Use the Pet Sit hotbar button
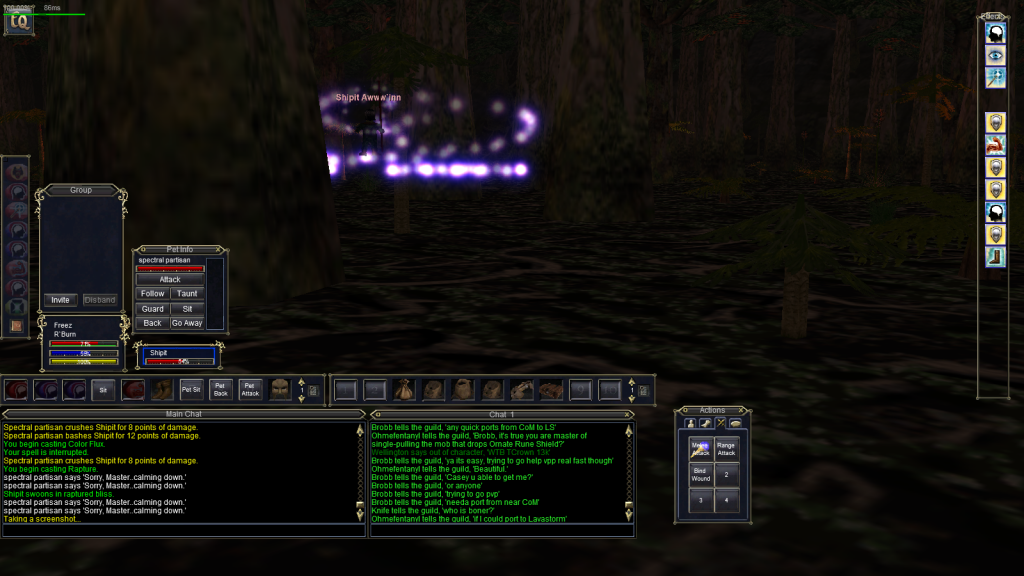This screenshot has height=576, width=1024. [x=191, y=389]
